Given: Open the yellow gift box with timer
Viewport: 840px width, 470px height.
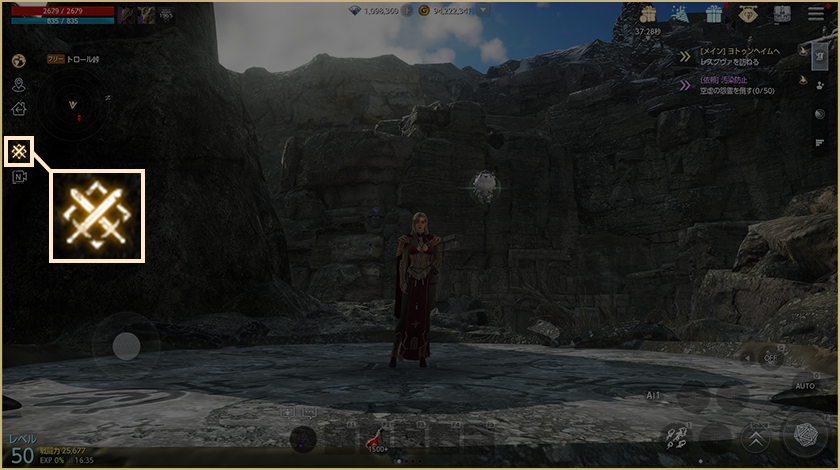Looking at the screenshot, I should tap(648, 14).
